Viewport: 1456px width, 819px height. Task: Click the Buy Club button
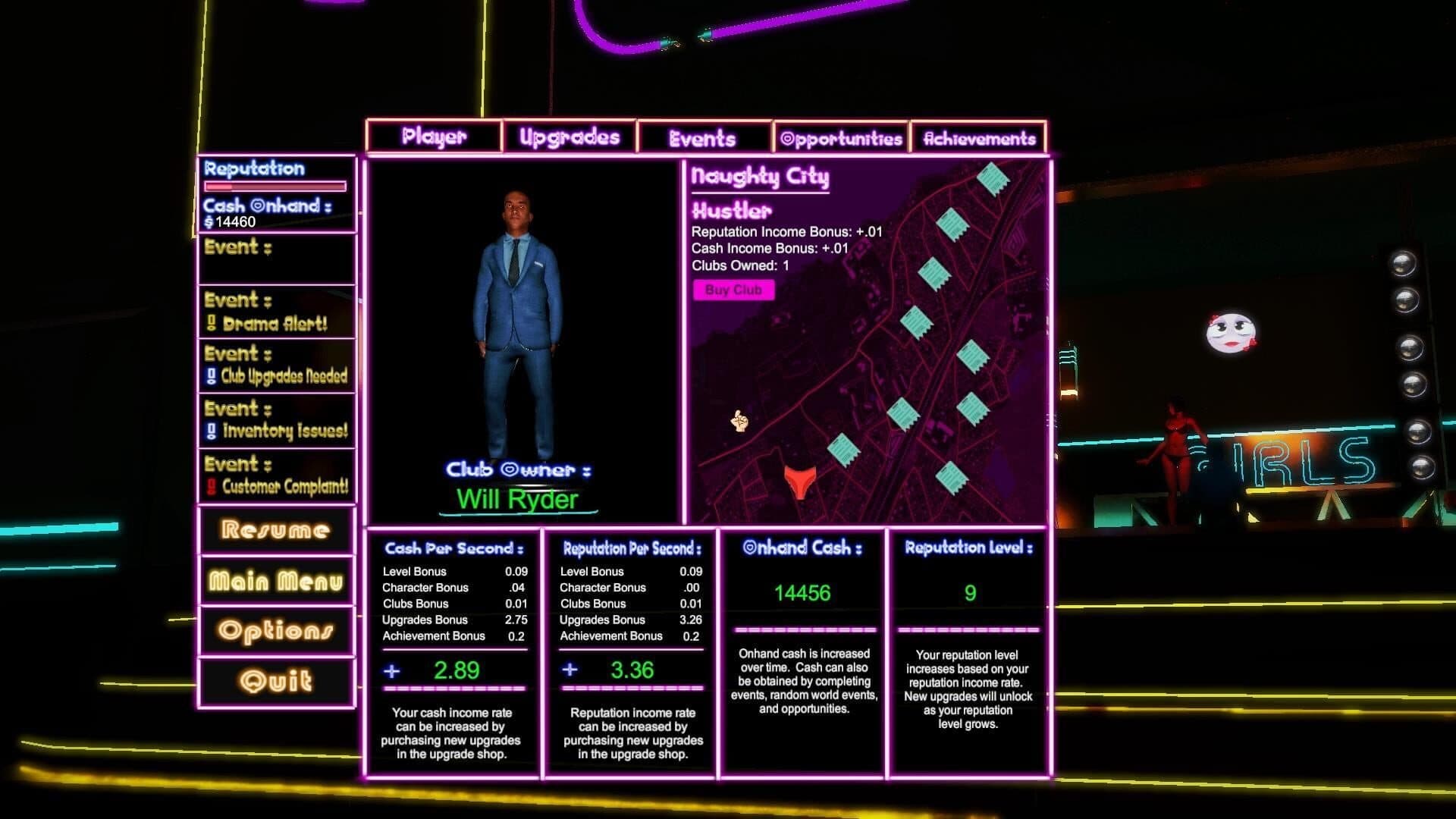733,290
